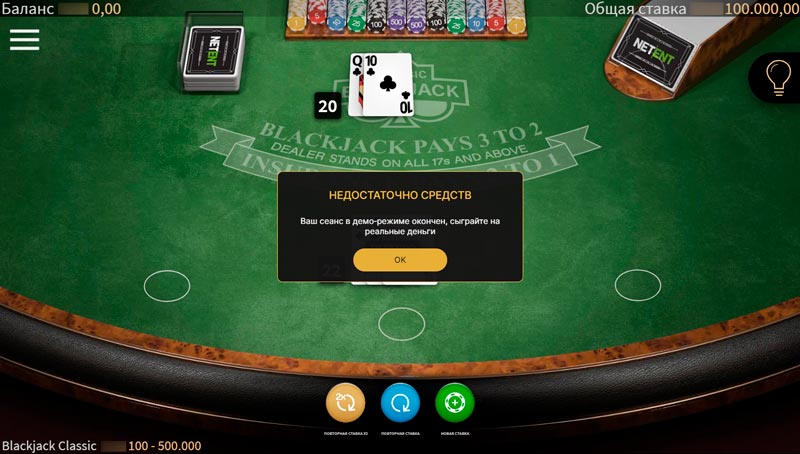Repeat the previous bet with blue button

(x=400, y=403)
